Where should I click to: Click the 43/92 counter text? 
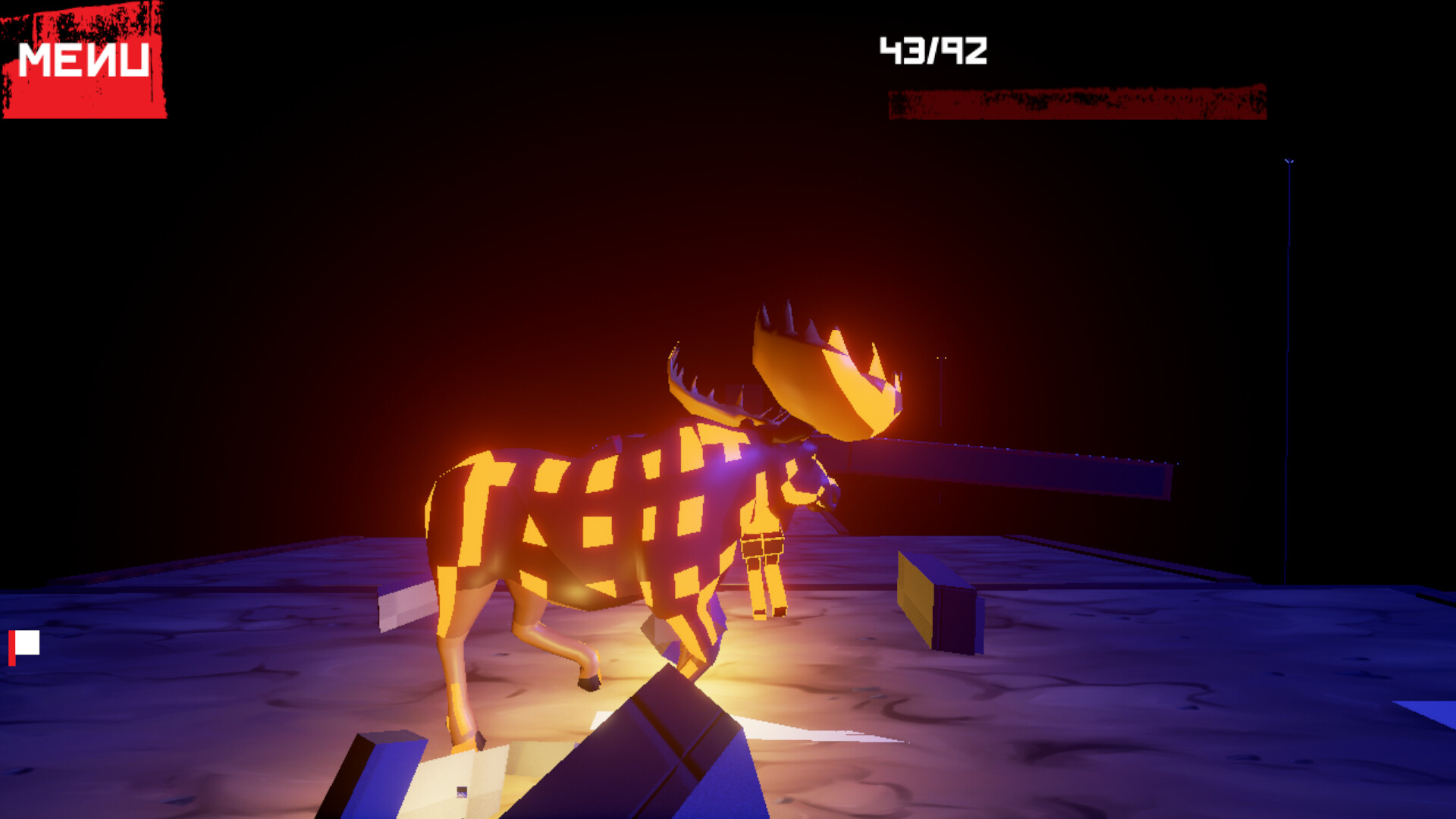coord(933,49)
